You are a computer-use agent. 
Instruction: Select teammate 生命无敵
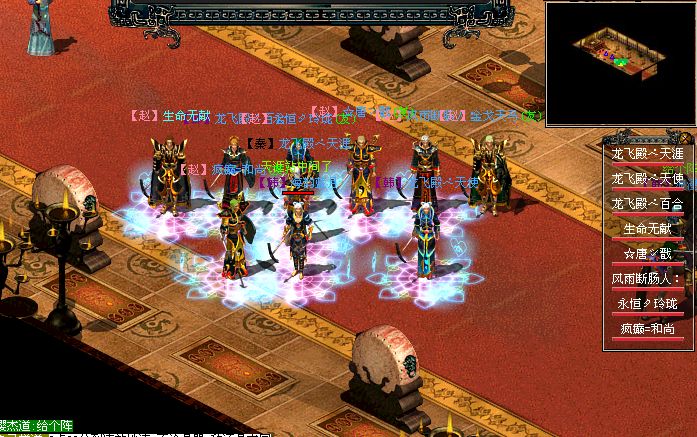coord(647,229)
